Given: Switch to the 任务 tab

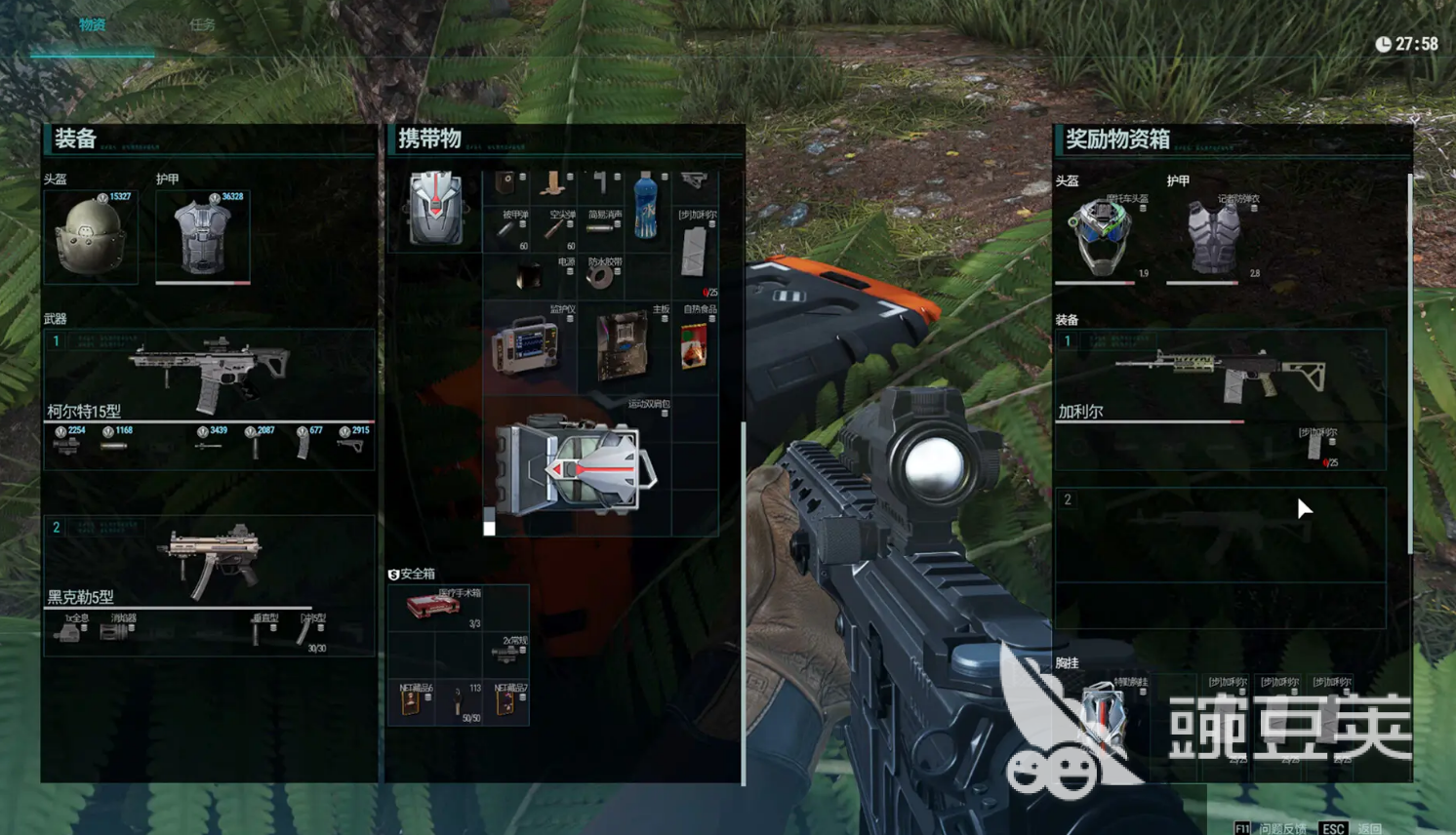Looking at the screenshot, I should click(x=202, y=24).
